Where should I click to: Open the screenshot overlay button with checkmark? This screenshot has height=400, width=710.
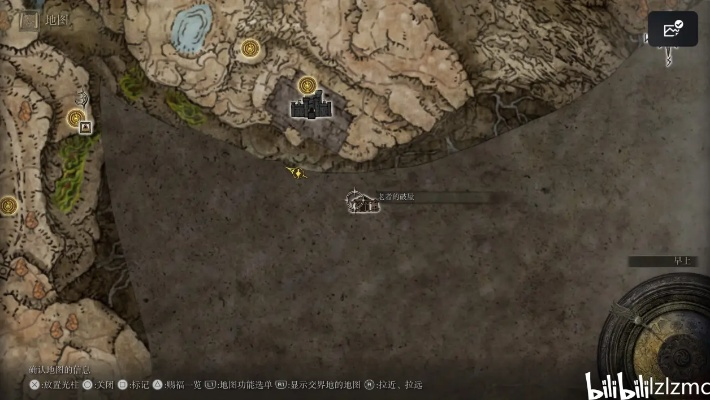click(x=672, y=29)
